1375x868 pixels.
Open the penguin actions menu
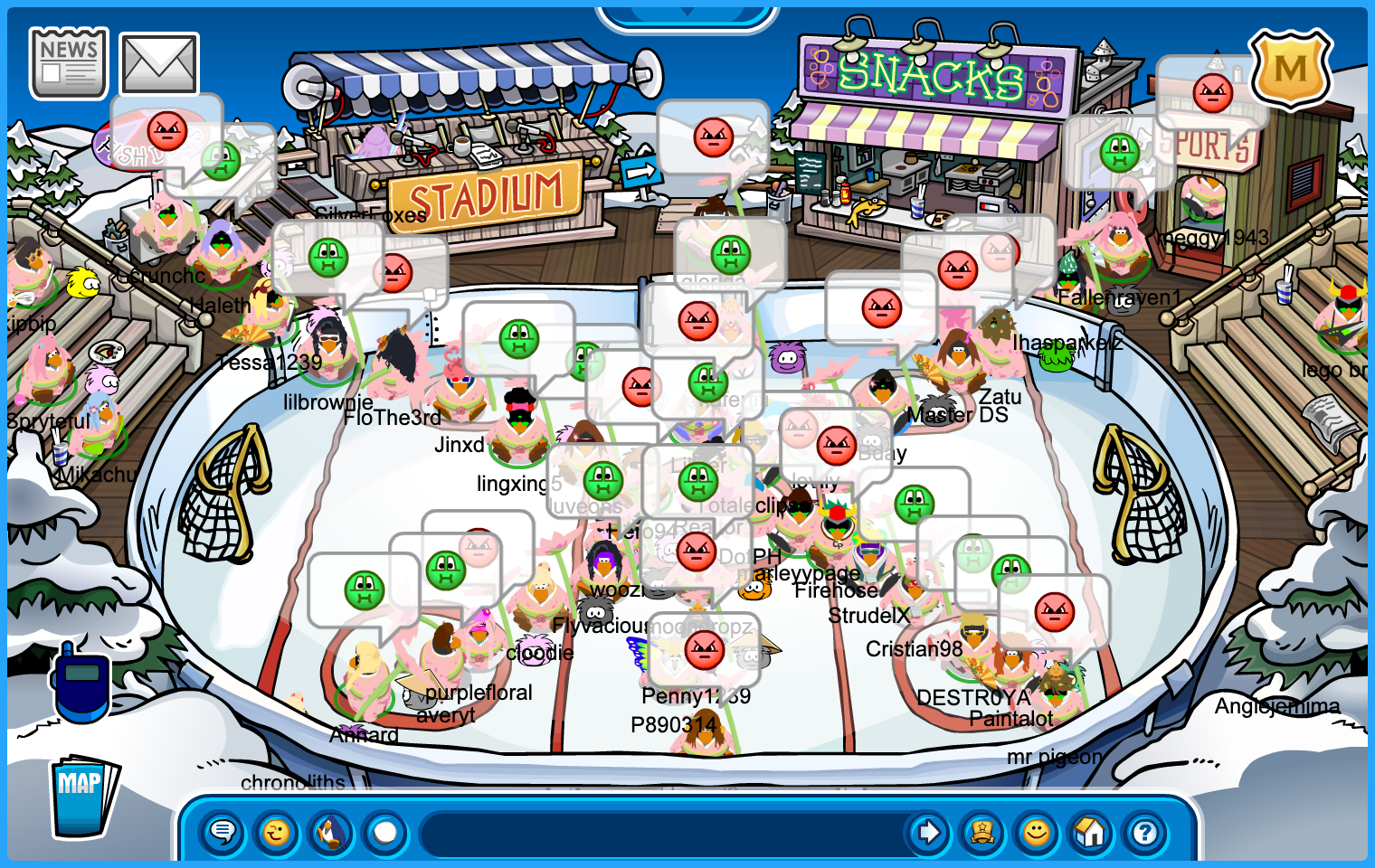click(x=331, y=832)
